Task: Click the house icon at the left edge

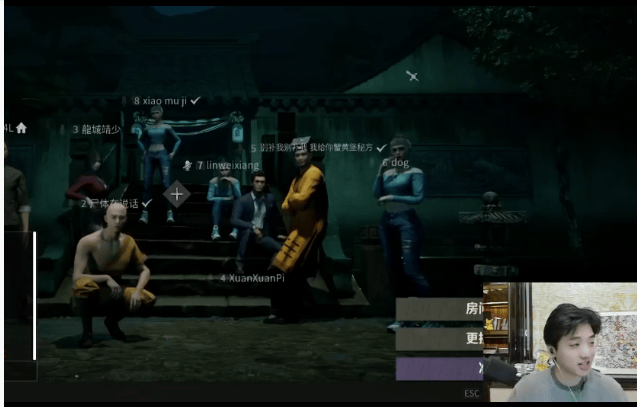Action: pyautogui.click(x=21, y=128)
